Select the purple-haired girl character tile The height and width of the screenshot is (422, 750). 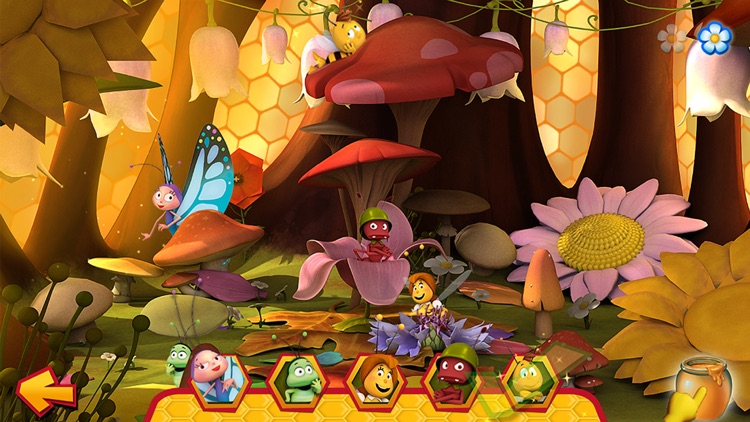[219, 378]
